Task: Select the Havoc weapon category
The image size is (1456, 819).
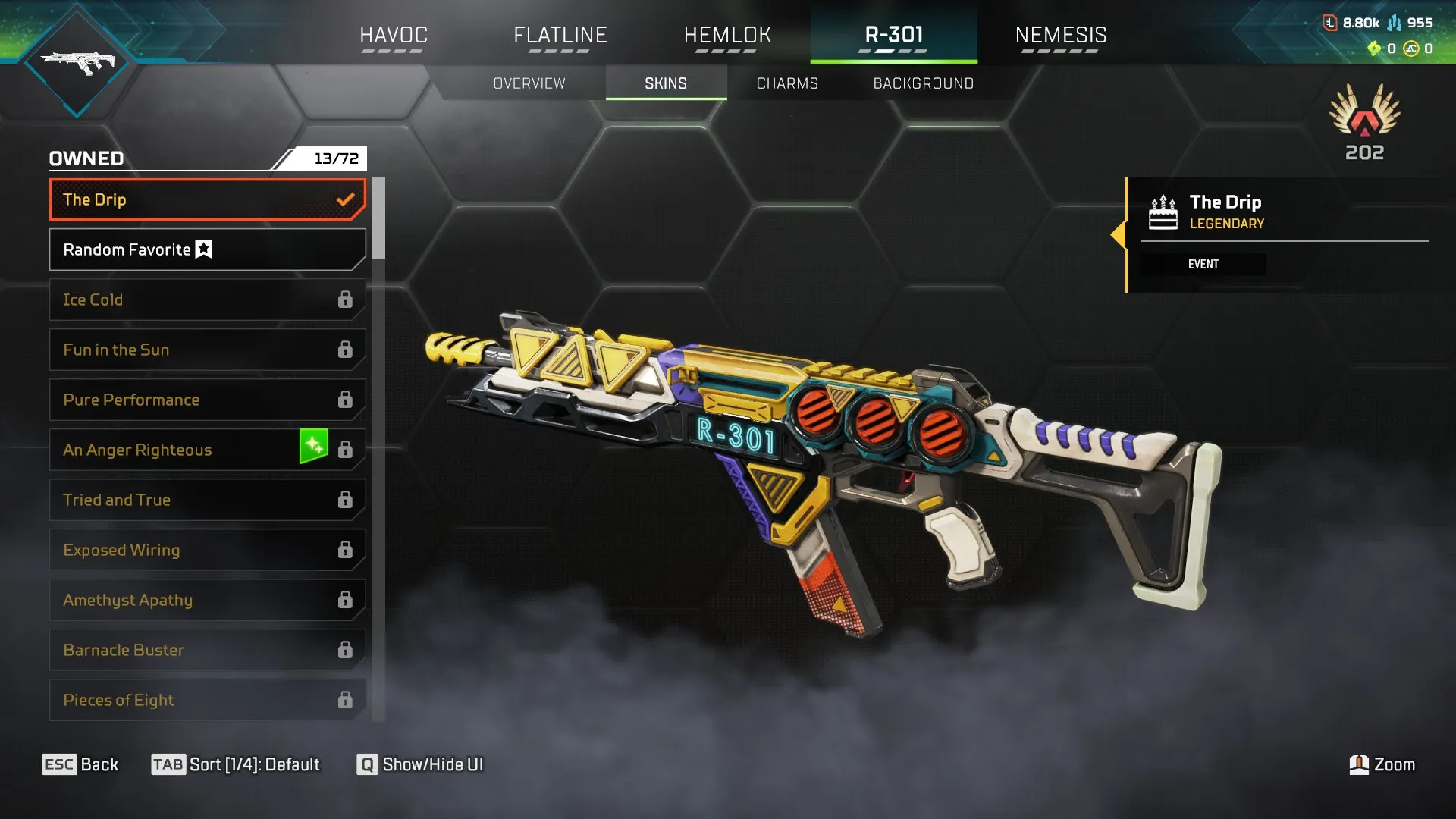Action: (x=394, y=34)
